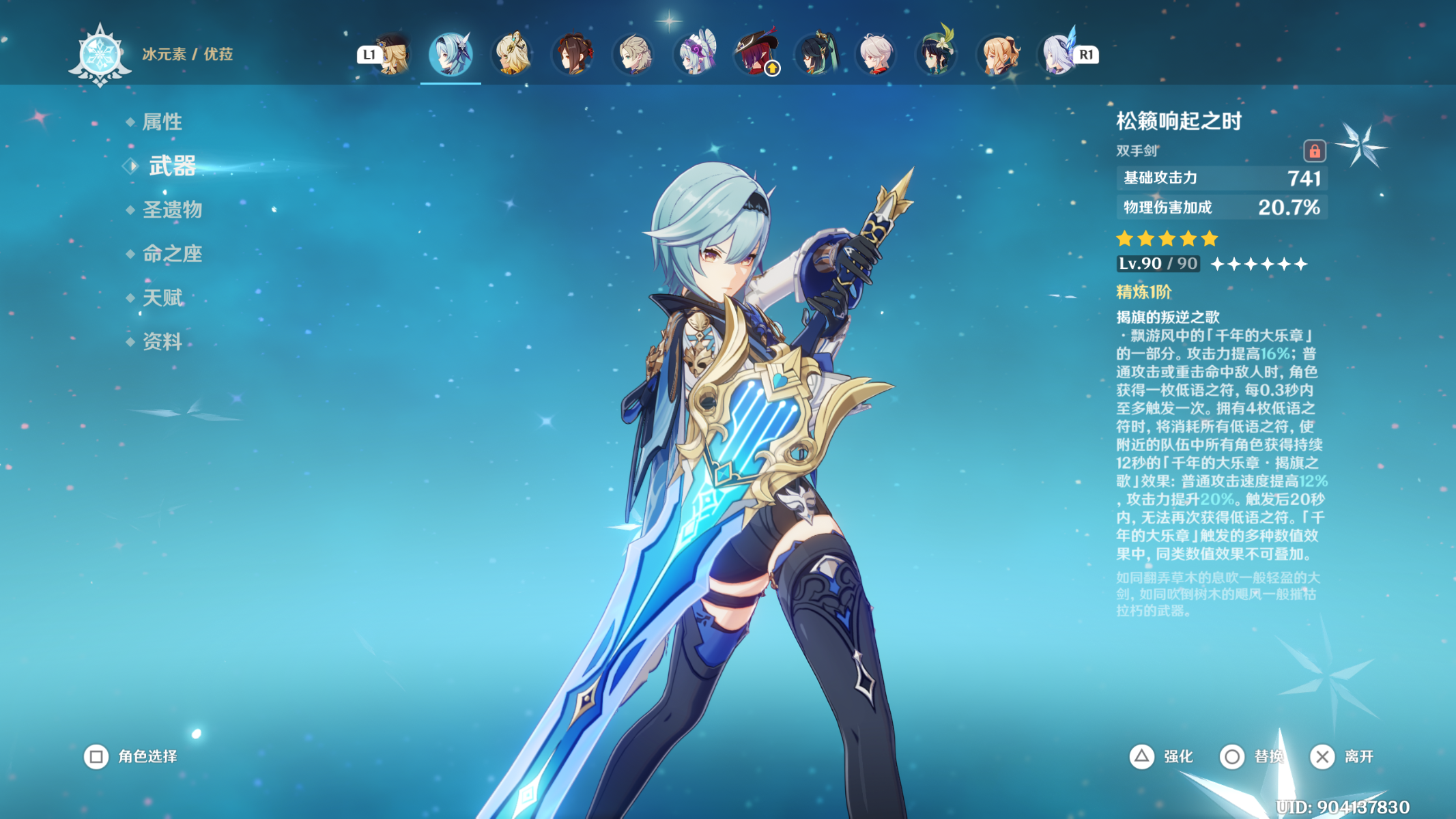Open the 属性 attributes page

(x=162, y=122)
